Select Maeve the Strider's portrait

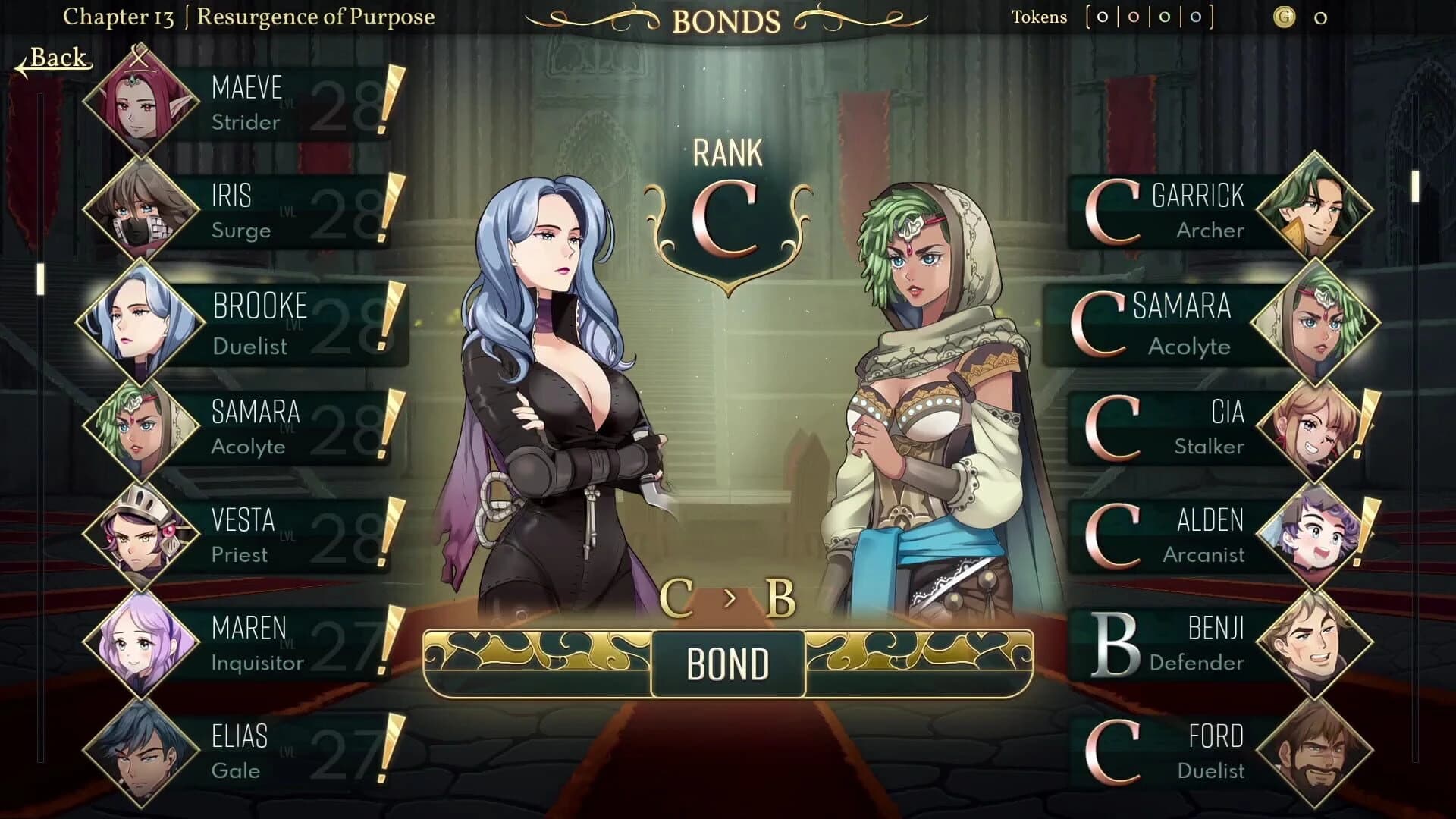click(x=144, y=106)
